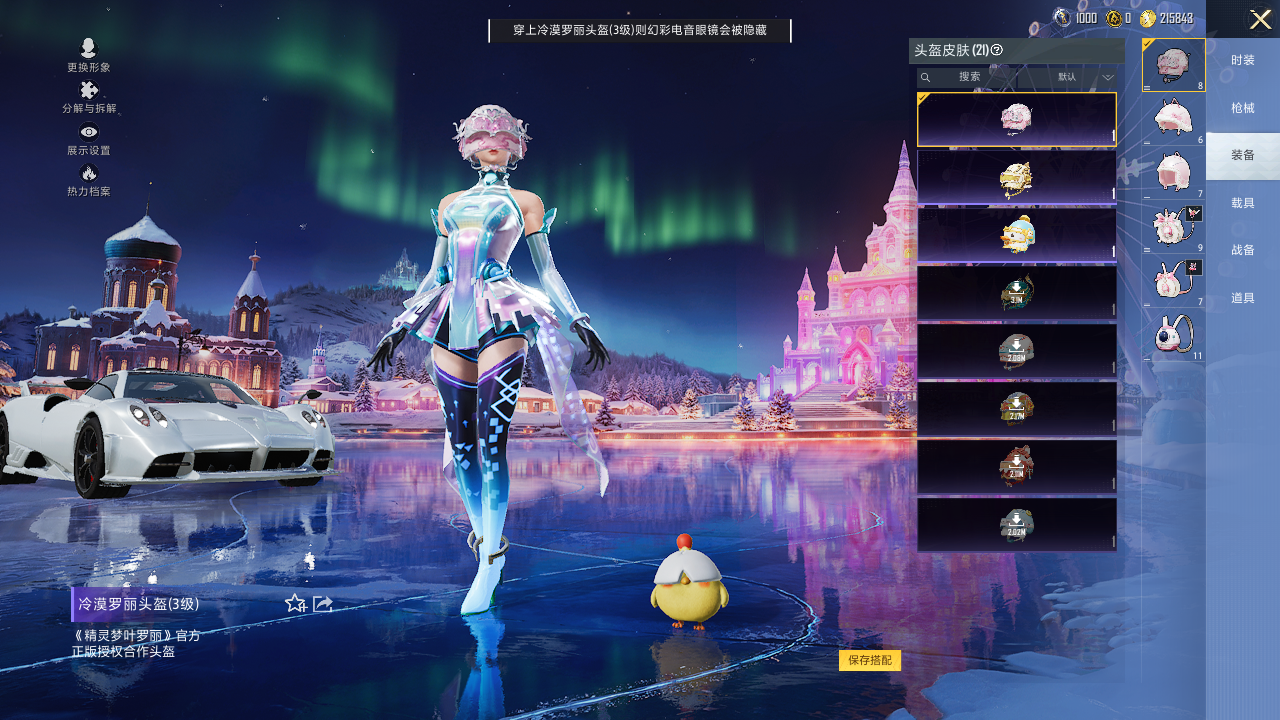Image resolution: width=1280 pixels, height=720 pixels.
Task: Select the 装备 equipment tab
Action: coord(1242,155)
